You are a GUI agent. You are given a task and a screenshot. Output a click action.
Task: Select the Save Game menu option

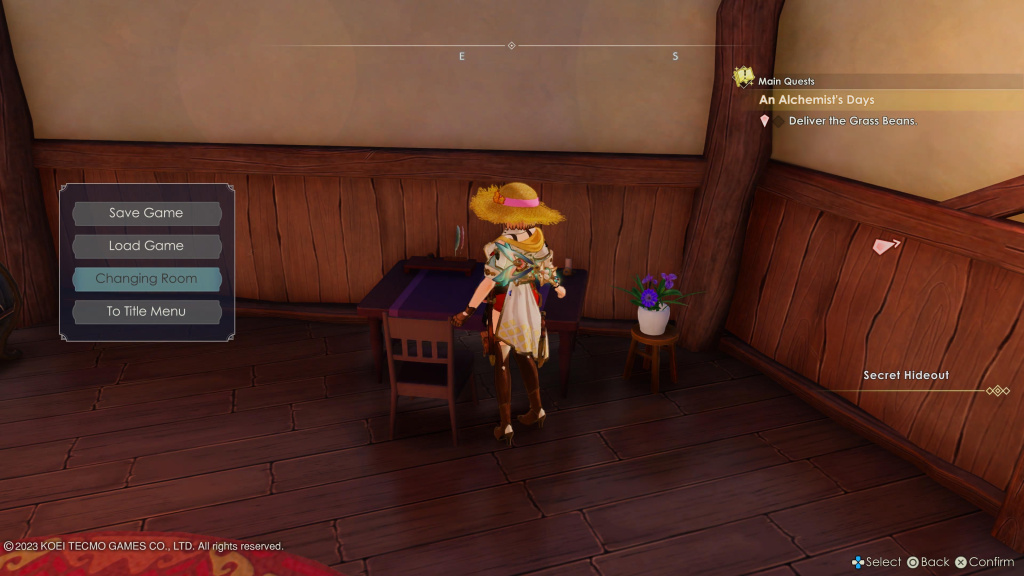[x=146, y=213]
